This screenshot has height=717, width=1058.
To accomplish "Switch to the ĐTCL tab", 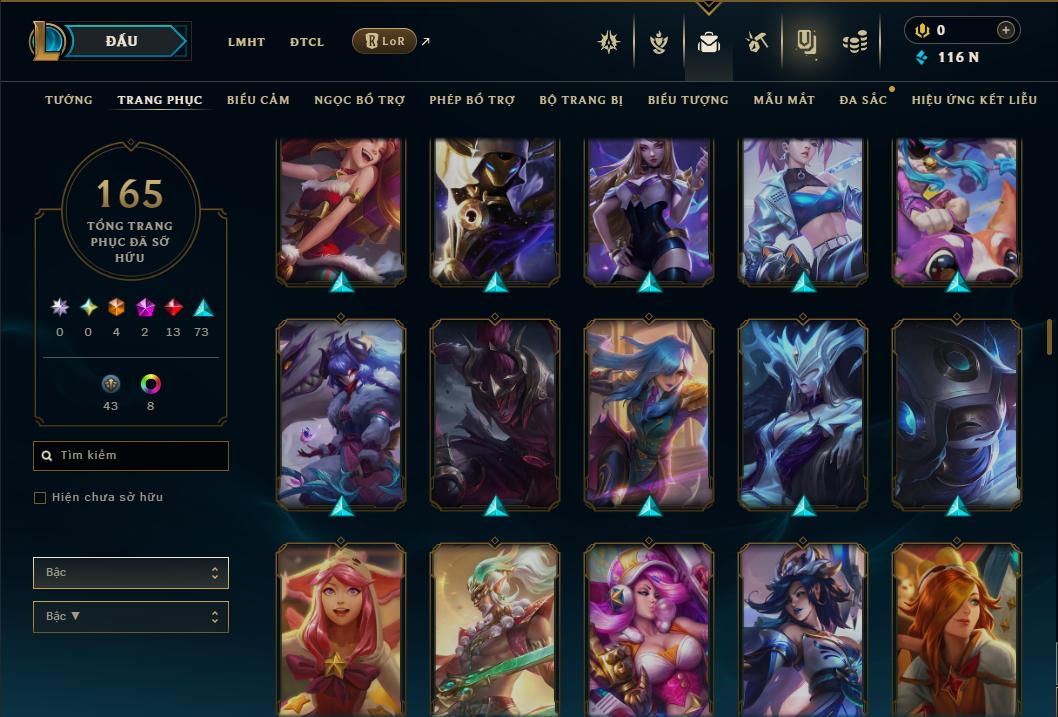I will click(x=307, y=42).
